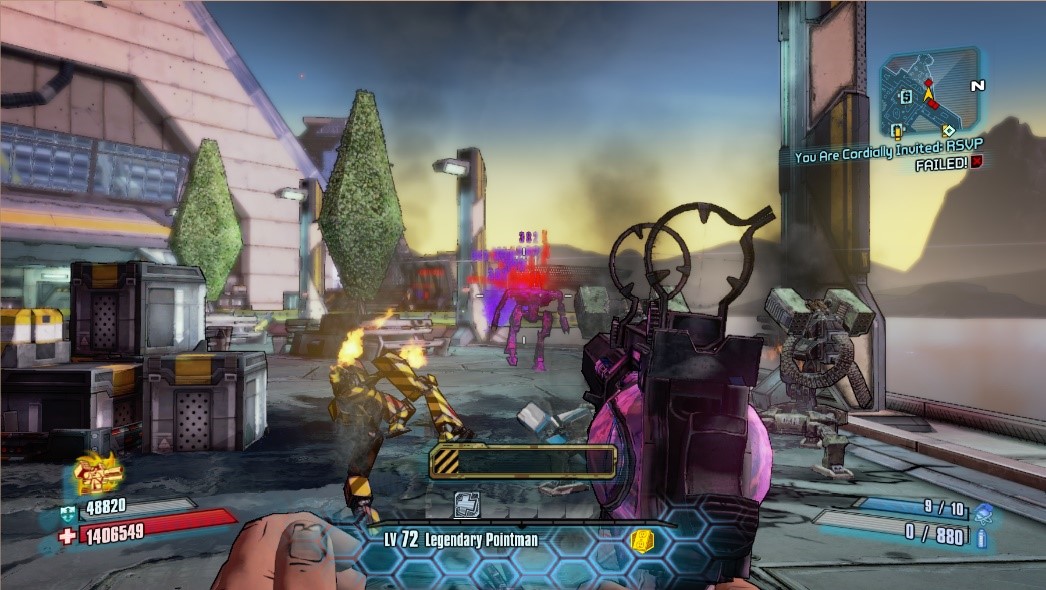
Task: Select the grenade icon next to grenade count
Action: pos(984,511)
